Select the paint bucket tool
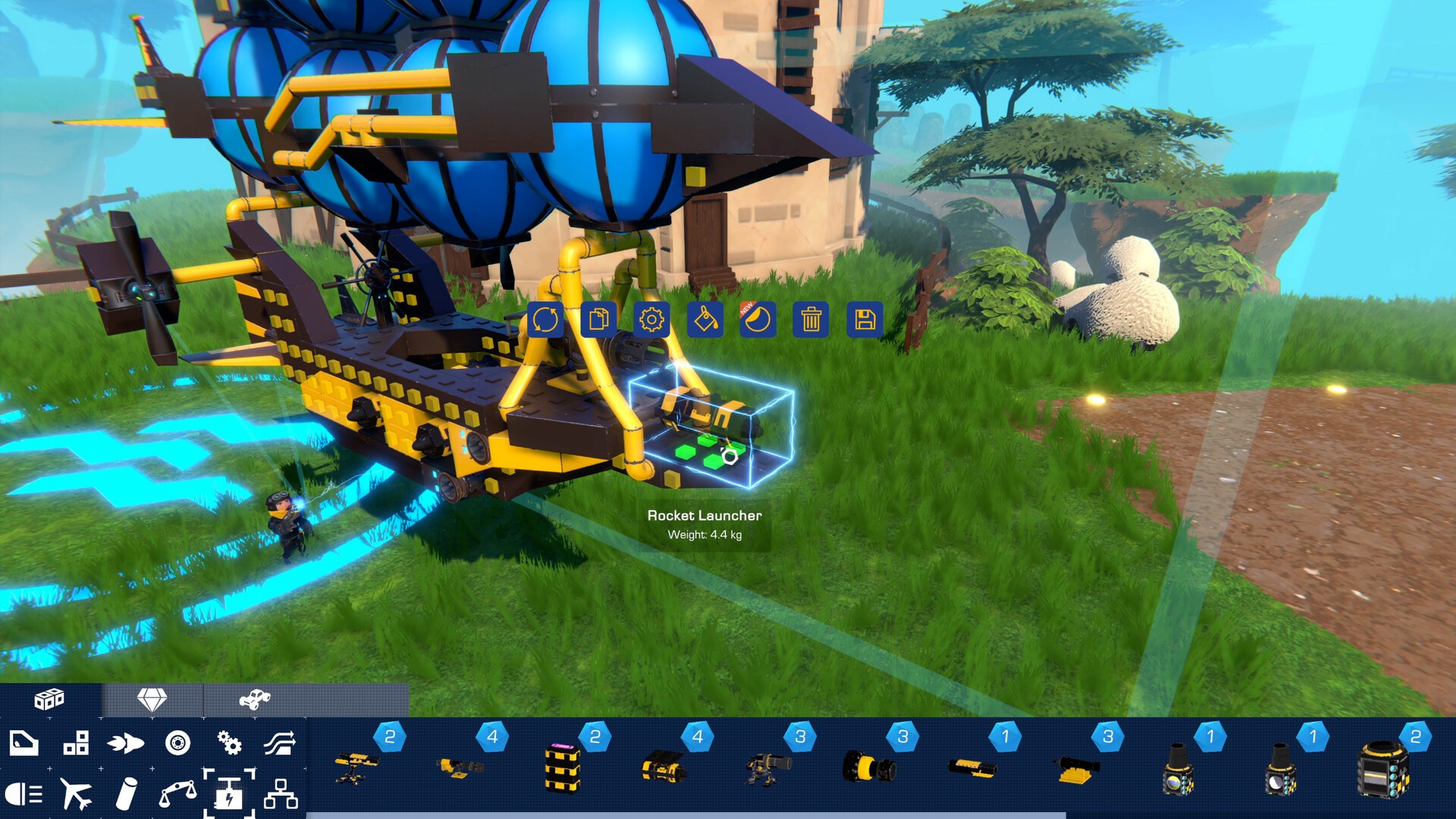Screen dimensions: 1456x819 point(704,321)
